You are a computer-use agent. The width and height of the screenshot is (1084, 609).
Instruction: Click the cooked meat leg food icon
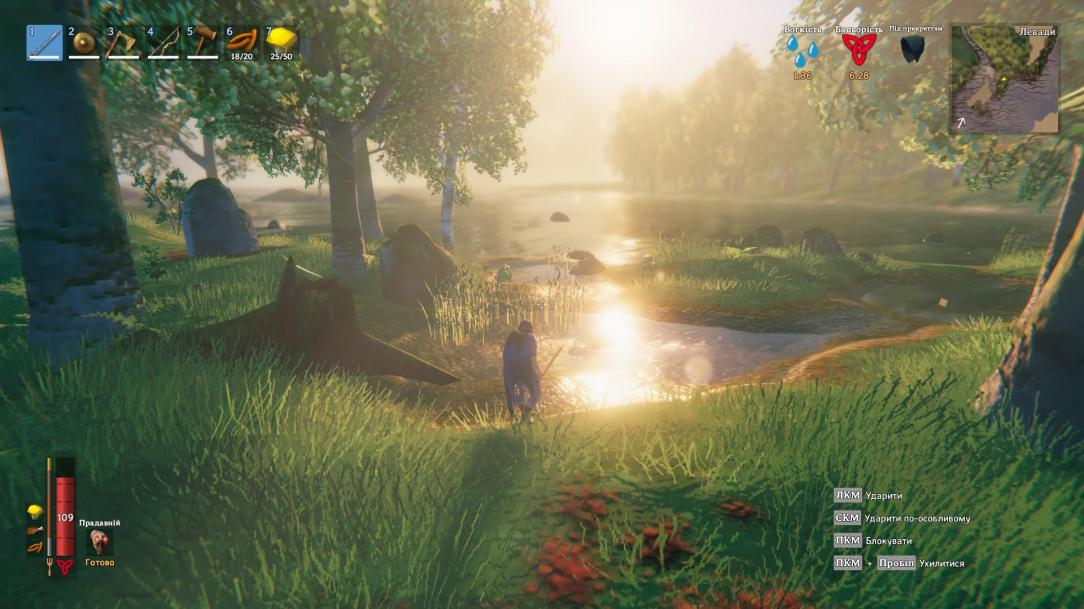(34, 530)
